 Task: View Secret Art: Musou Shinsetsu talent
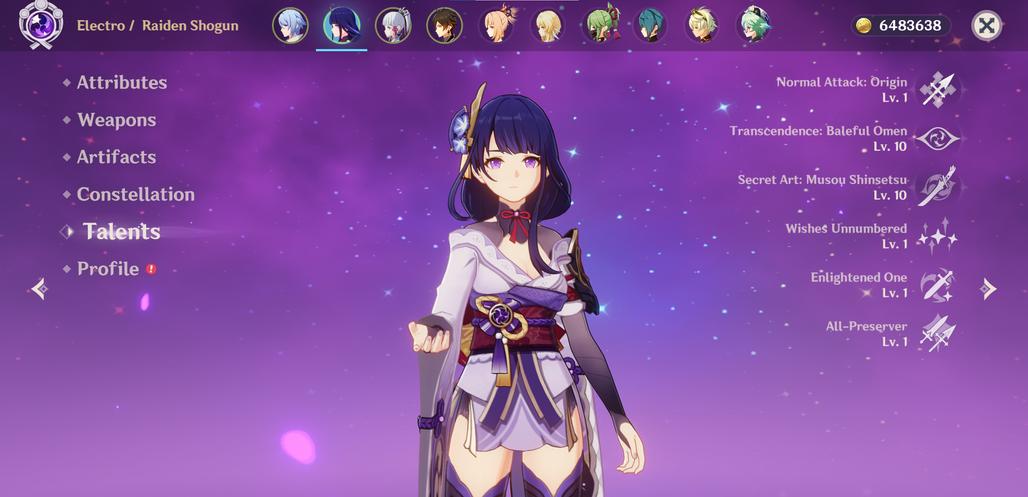[938, 187]
